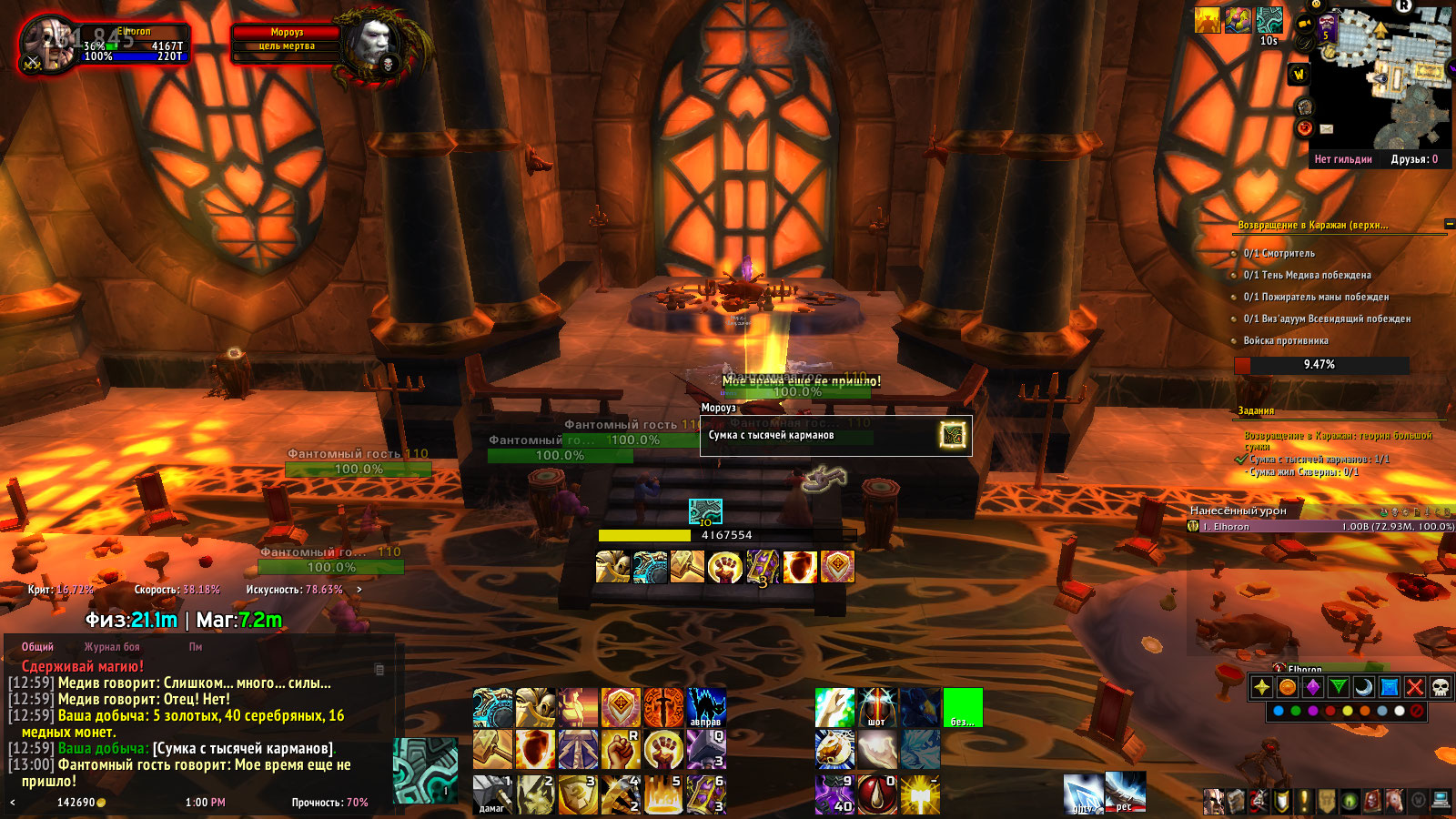Activate the flame crown ability on slot 5
This screenshot has width=1456, height=819.
tap(663, 794)
